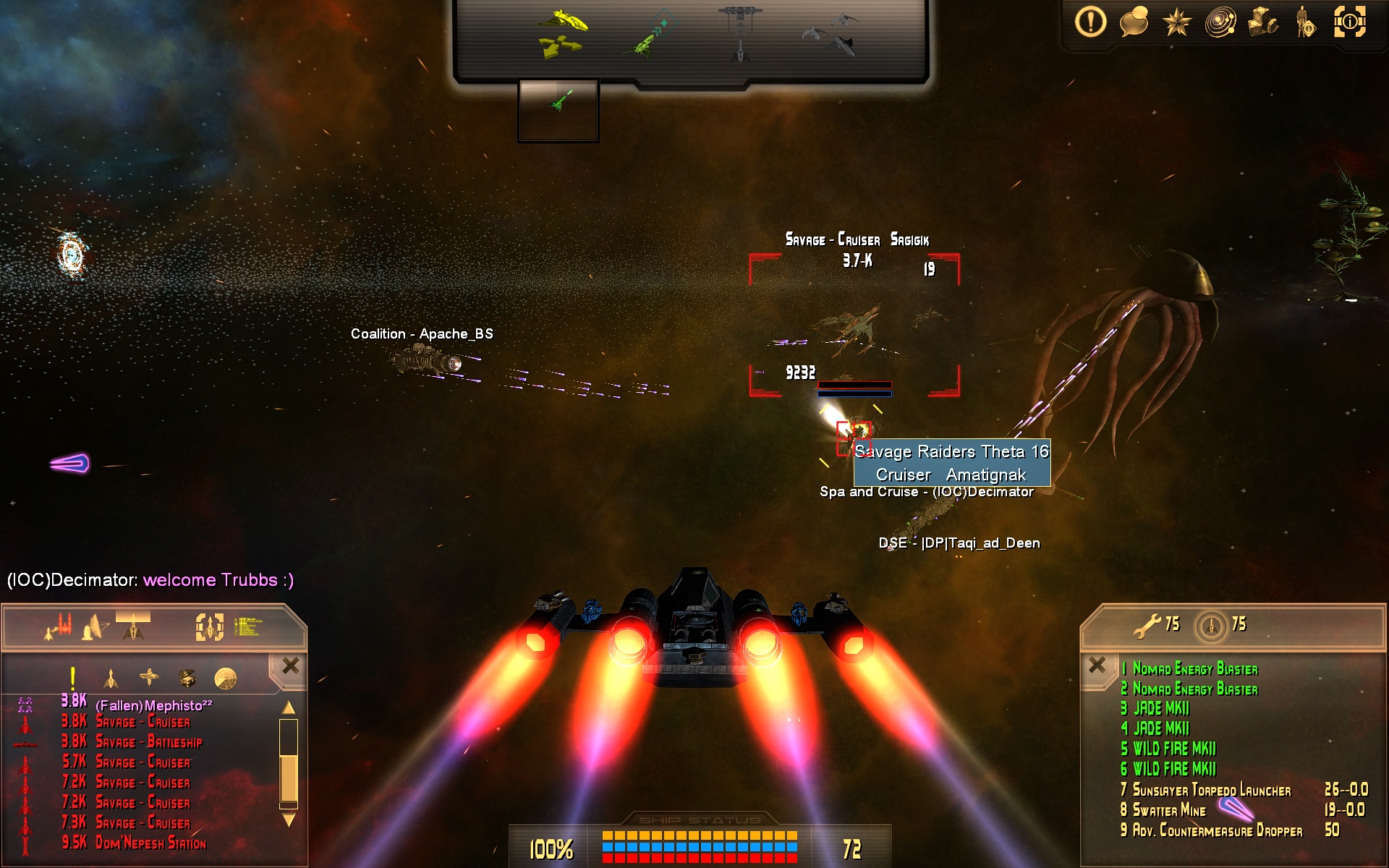Open the reputation star icon

(x=1176, y=22)
